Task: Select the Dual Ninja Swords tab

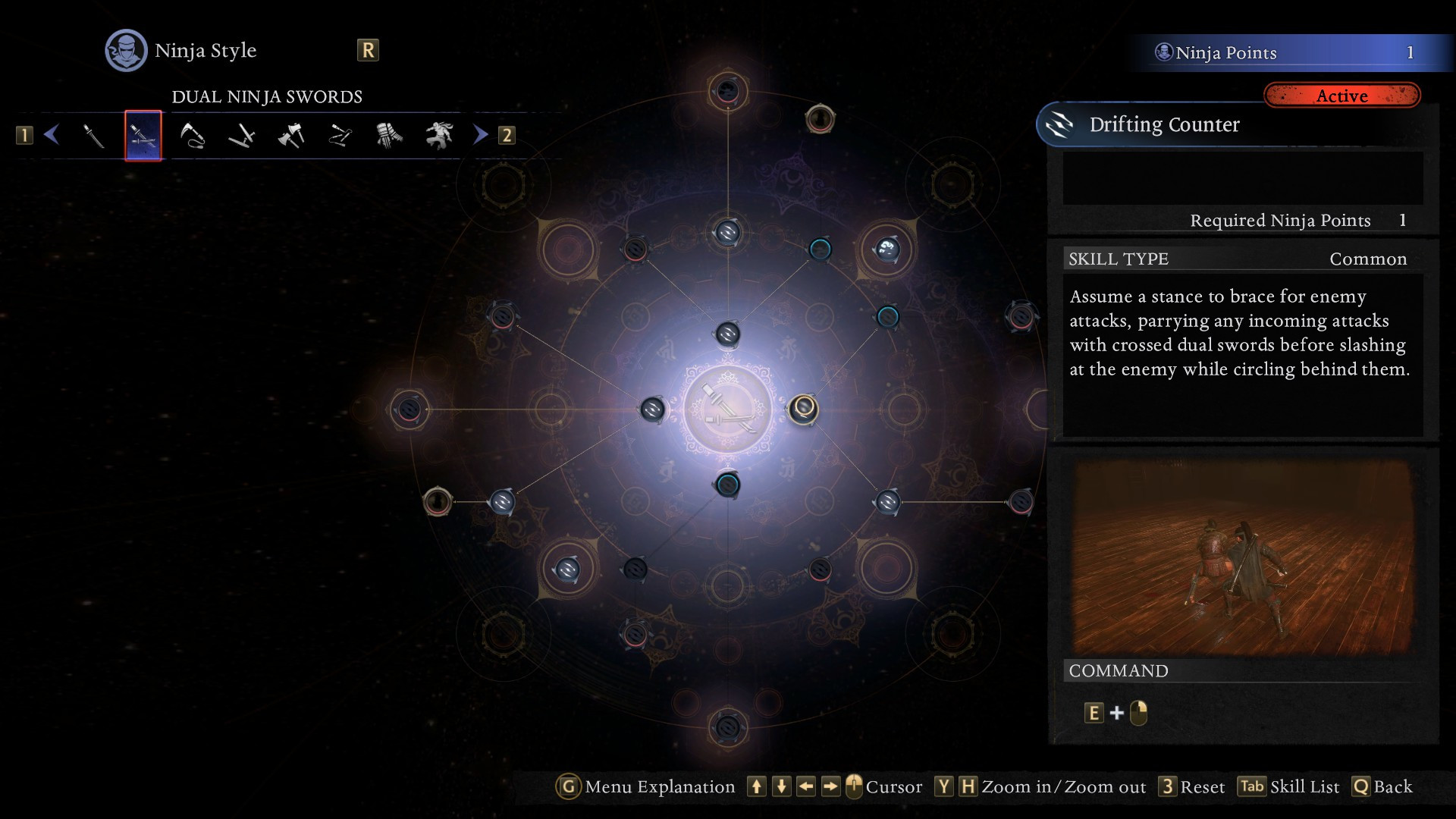Action: [x=143, y=136]
